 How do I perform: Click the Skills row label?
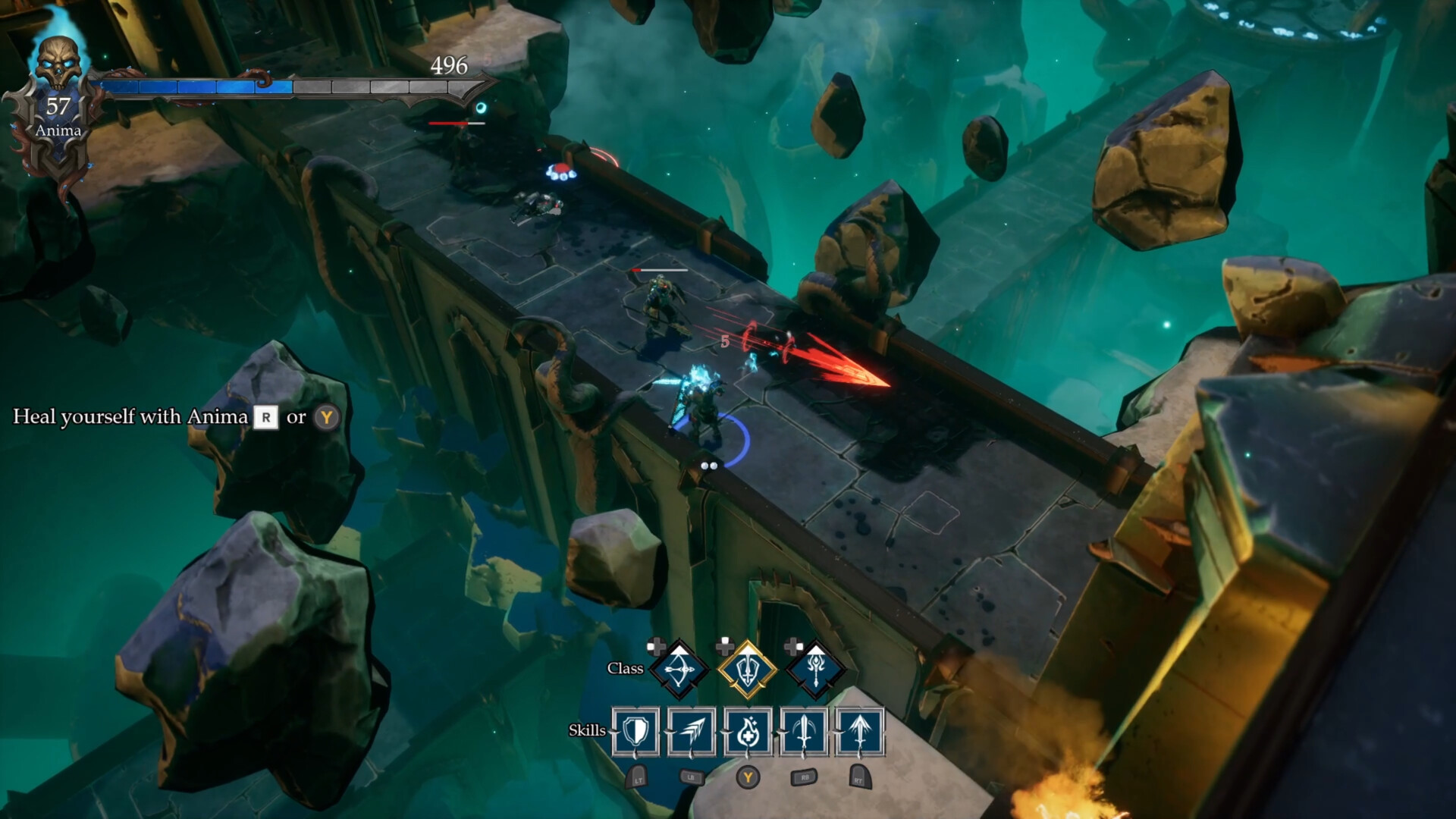pyautogui.click(x=588, y=730)
